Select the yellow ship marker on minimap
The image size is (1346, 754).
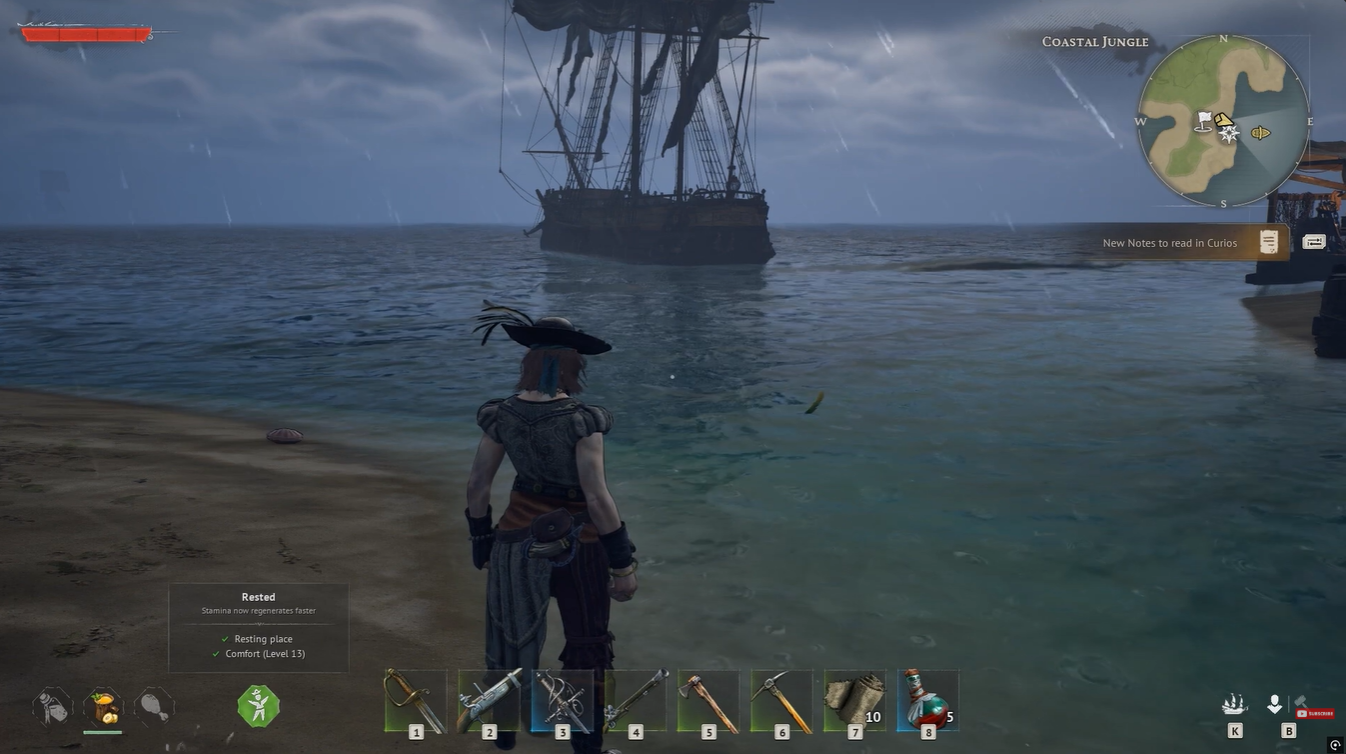coord(1261,132)
